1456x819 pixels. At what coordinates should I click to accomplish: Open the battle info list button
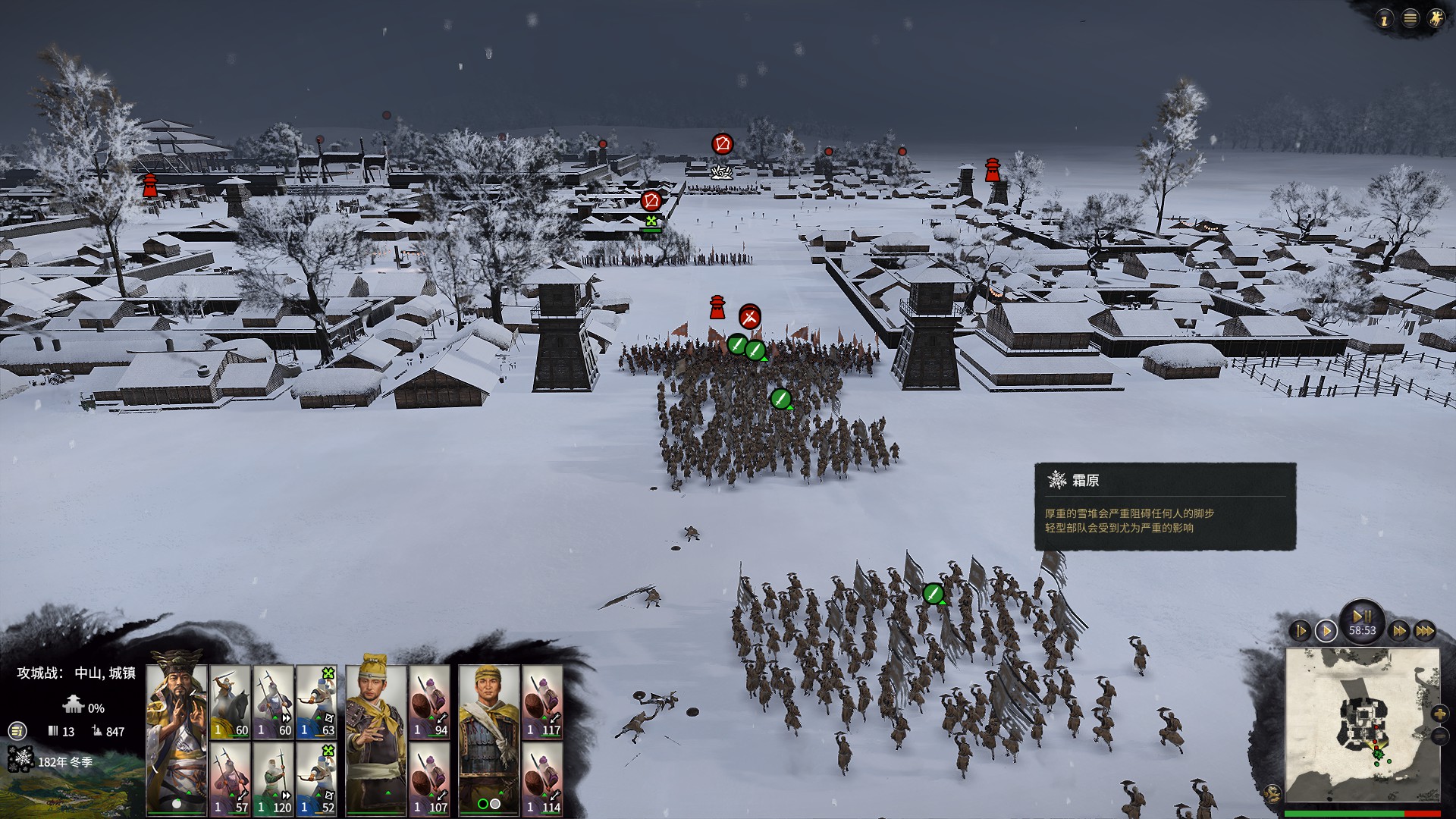tap(17, 731)
